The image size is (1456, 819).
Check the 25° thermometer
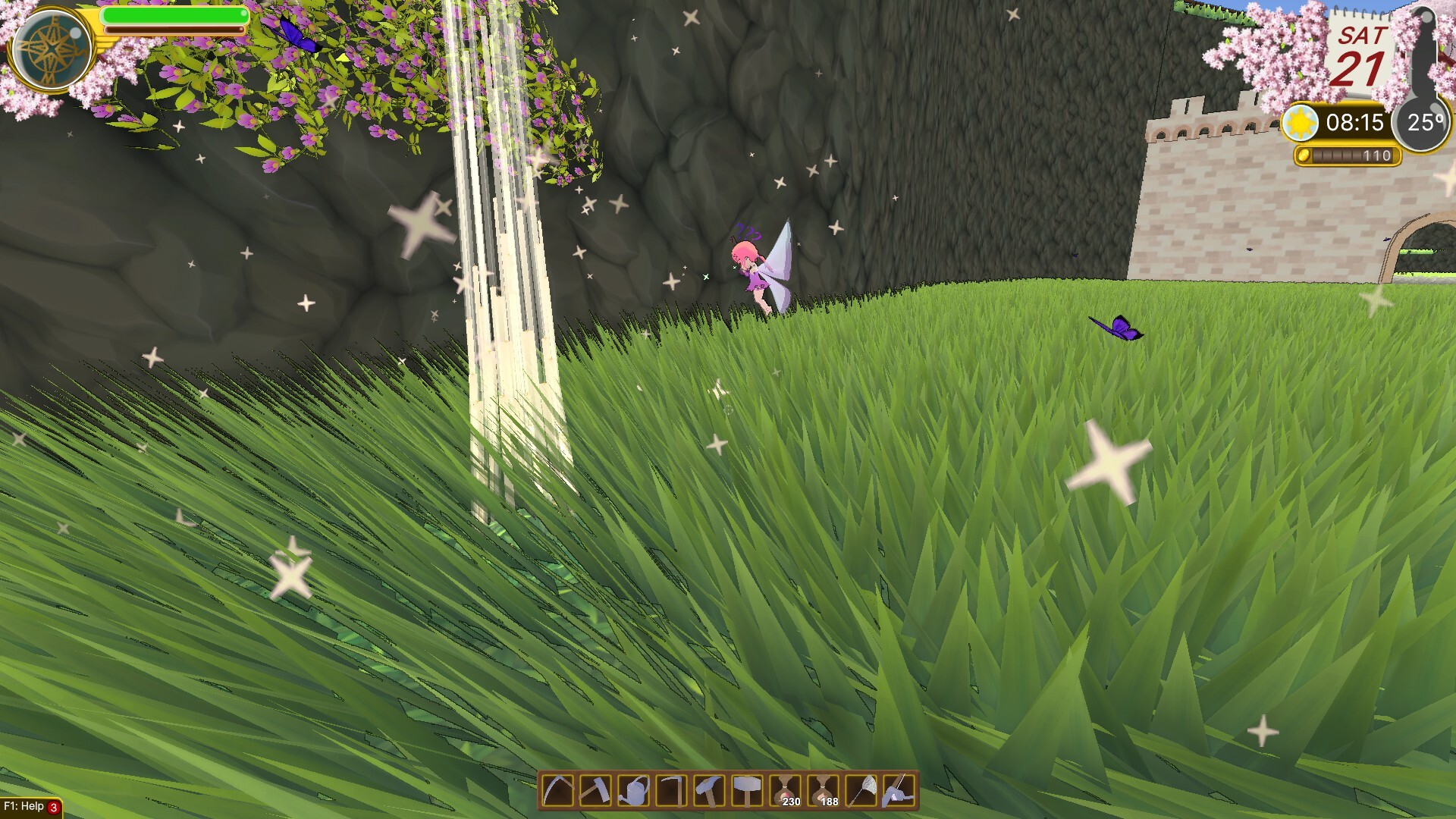(x=1425, y=121)
